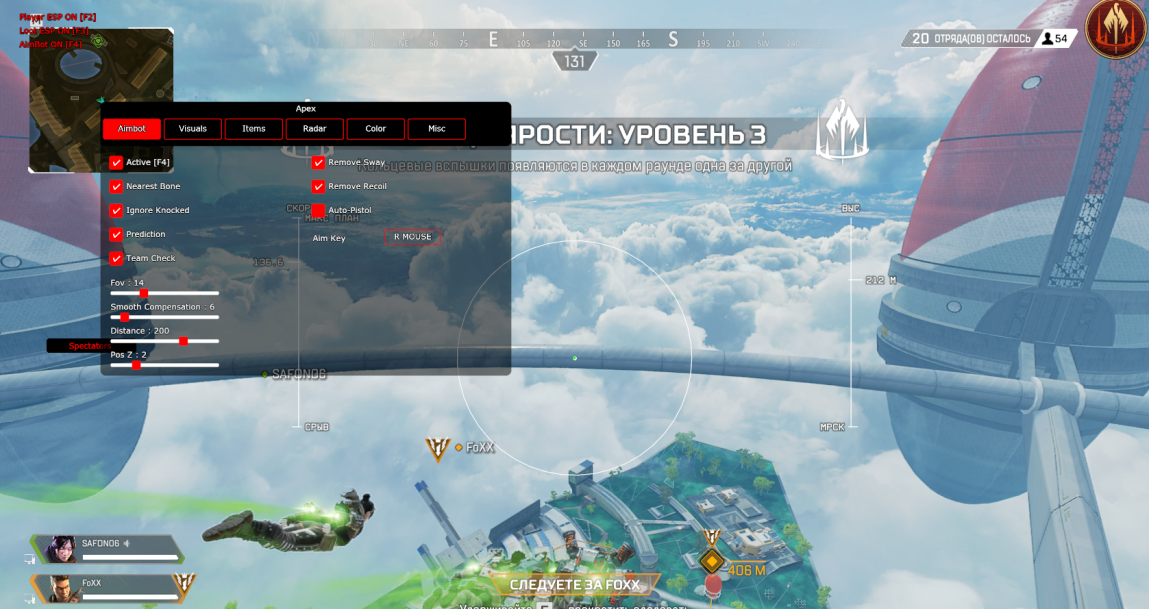Click the R MOUSE aim key button
The height and width of the screenshot is (609, 1149).
(x=412, y=237)
